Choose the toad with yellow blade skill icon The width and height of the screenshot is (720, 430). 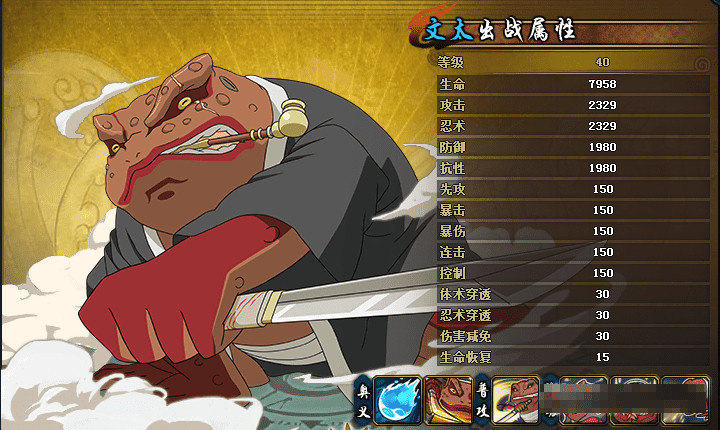point(447,400)
